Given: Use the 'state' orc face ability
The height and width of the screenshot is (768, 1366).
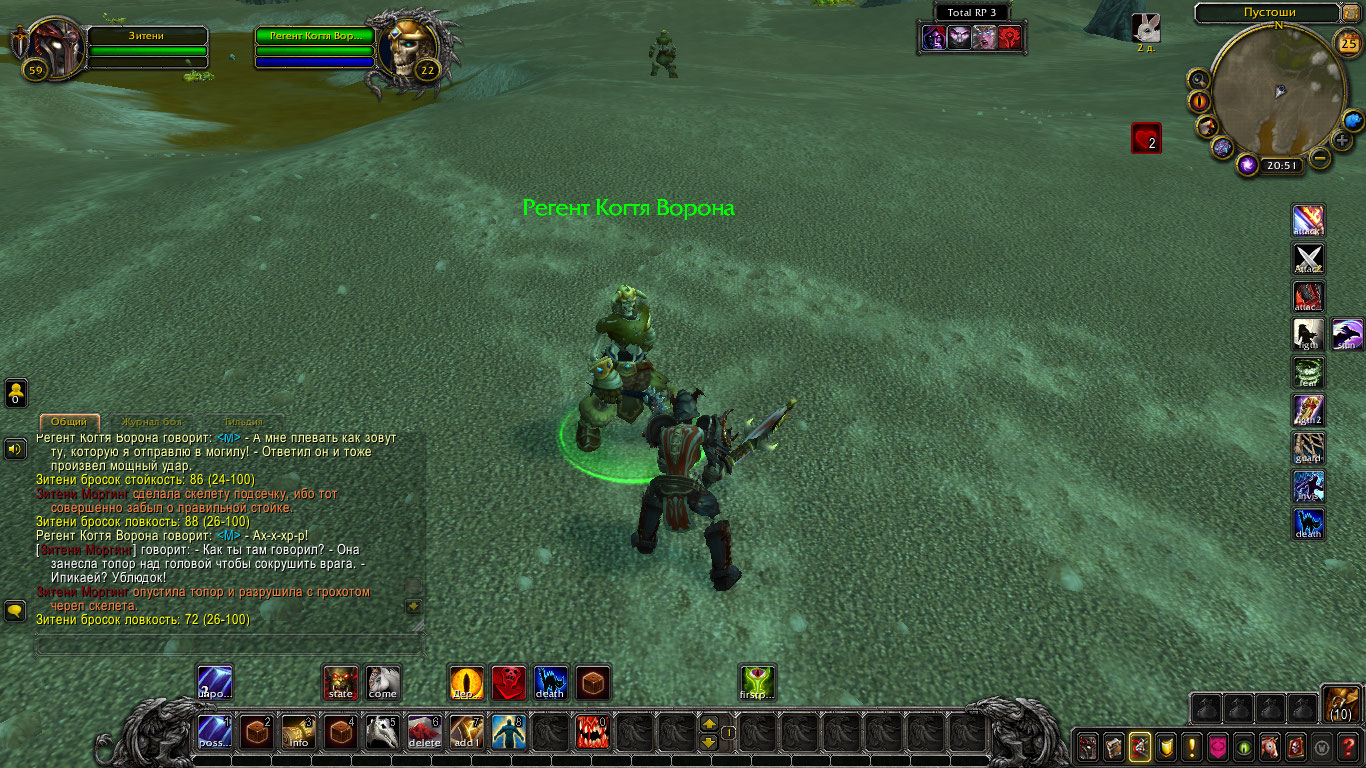Looking at the screenshot, I should click(341, 683).
